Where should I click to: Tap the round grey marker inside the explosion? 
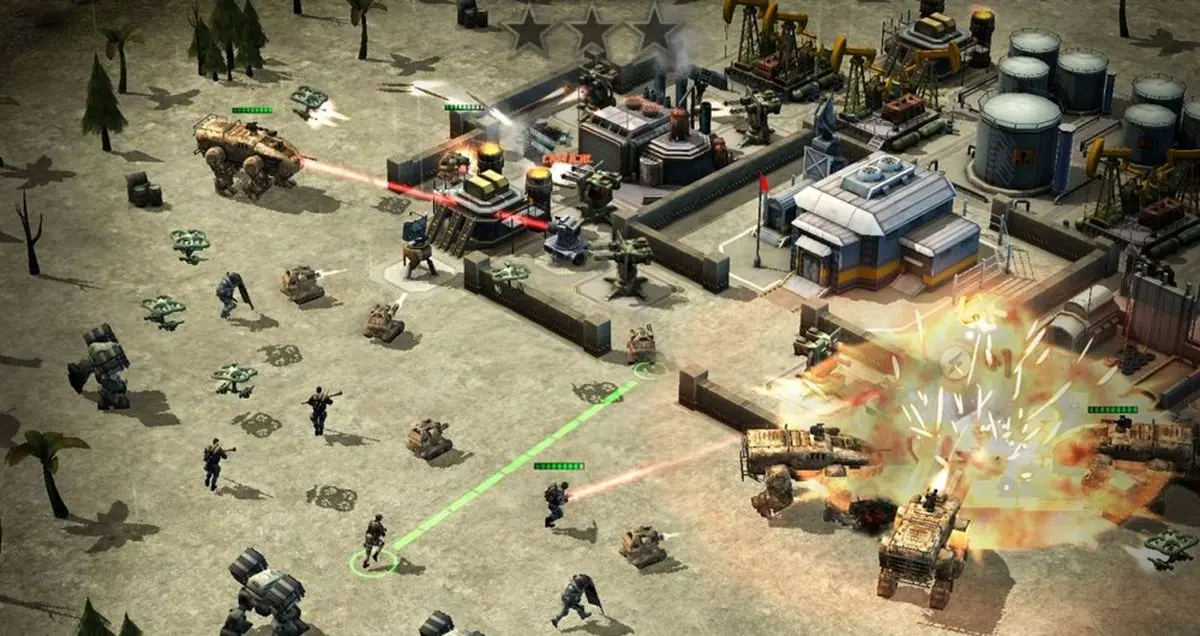click(x=955, y=364)
